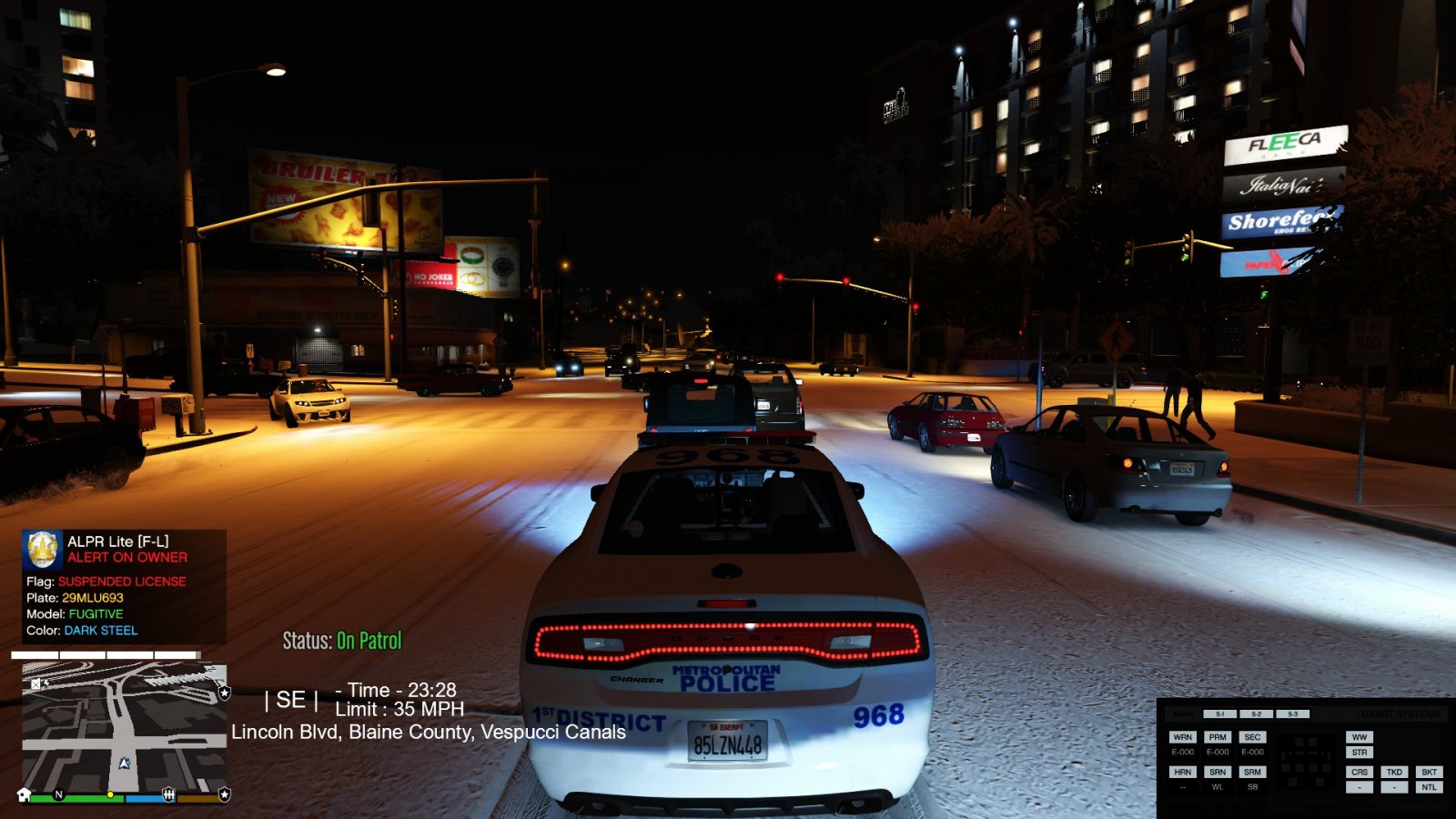Click the upper police station star marker
This screenshot has height=819, width=1456.
(224, 693)
